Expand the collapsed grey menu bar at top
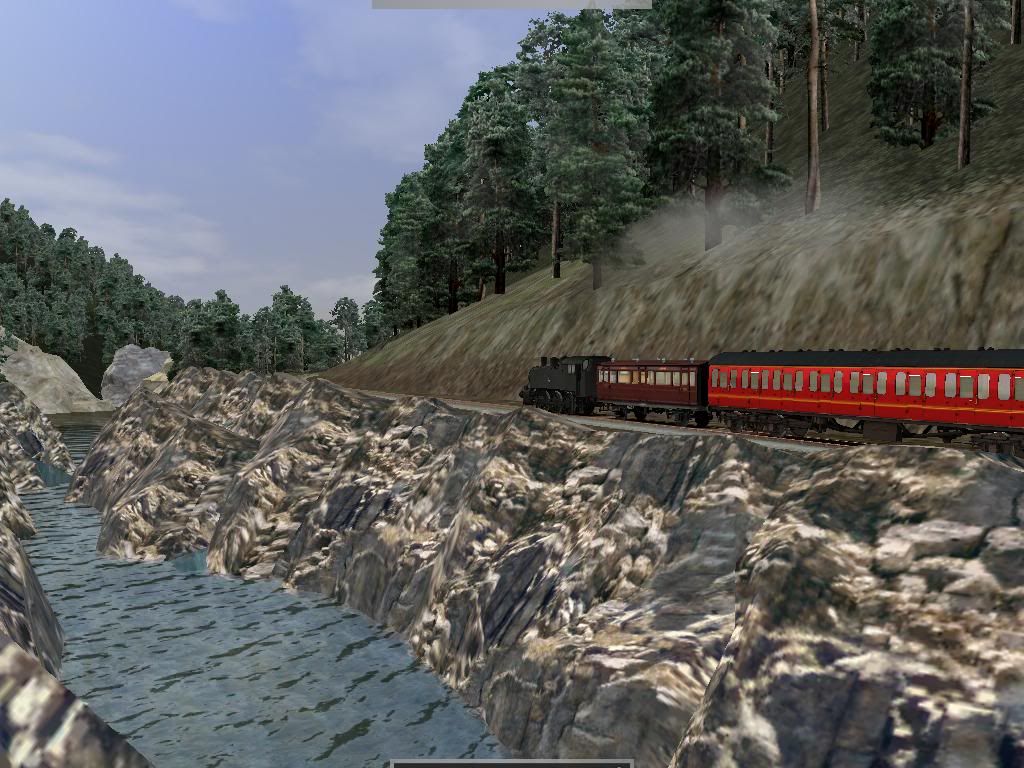The height and width of the screenshot is (768, 1024). coord(511,4)
